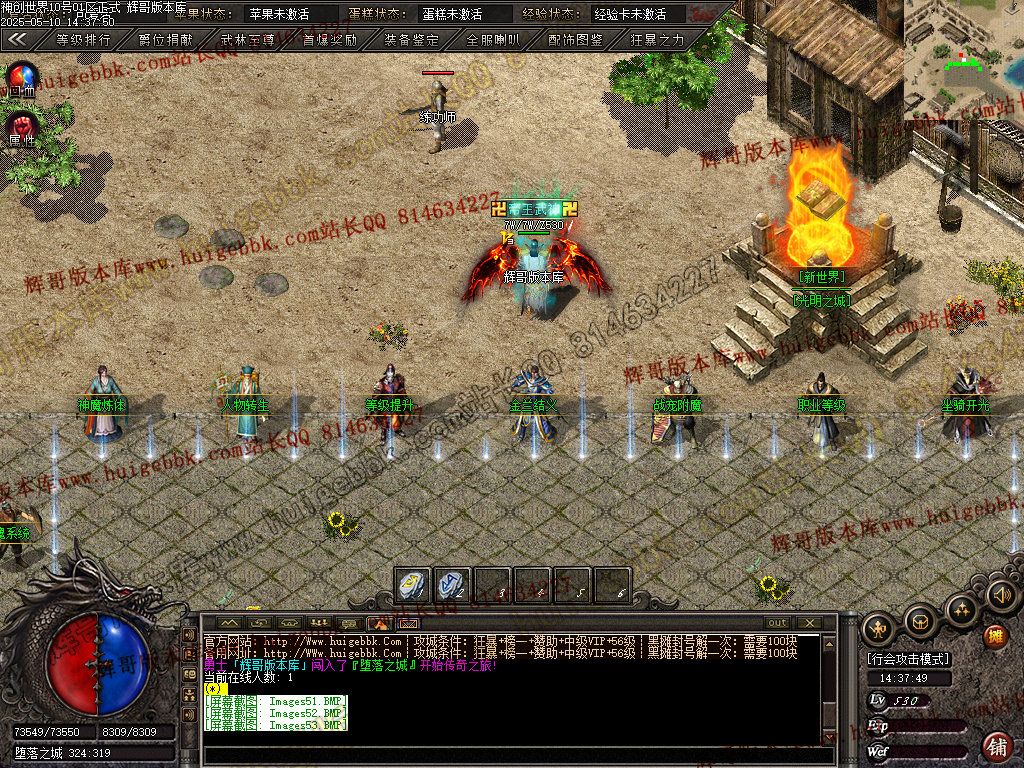The image size is (1024, 768).
Task: Open the shop with the red 铺 button
Action: 996,745
